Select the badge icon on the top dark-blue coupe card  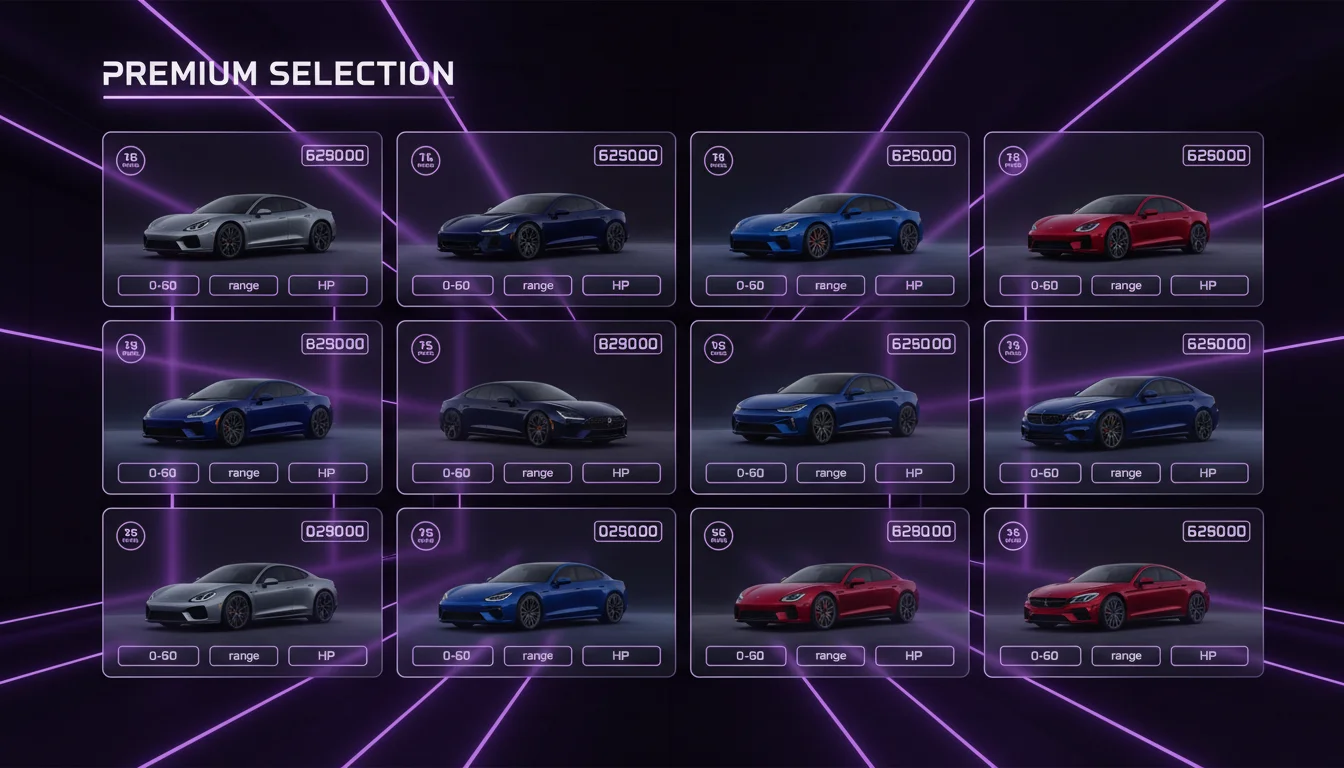425,162
